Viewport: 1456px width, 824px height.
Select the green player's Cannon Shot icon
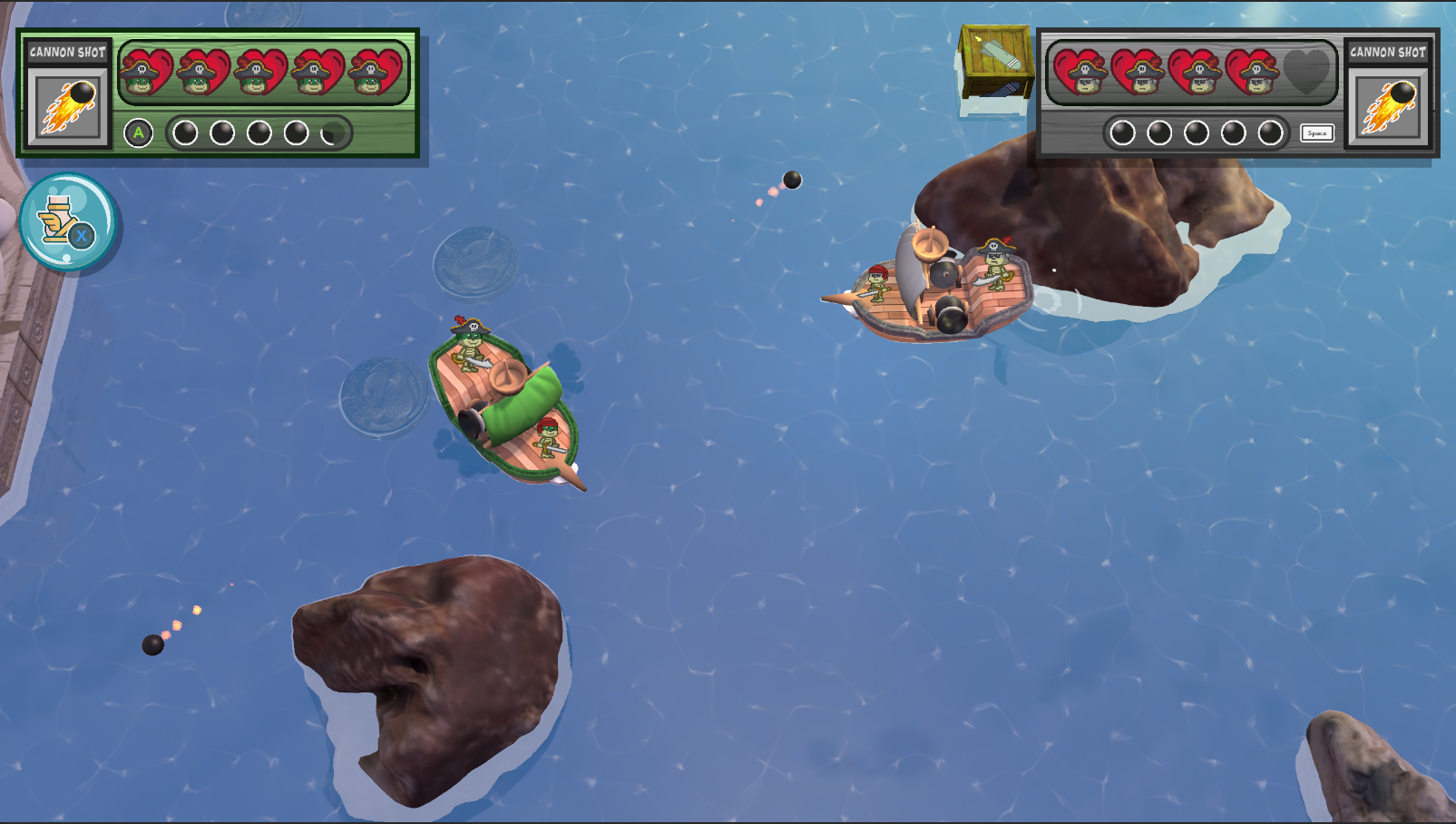tap(68, 106)
